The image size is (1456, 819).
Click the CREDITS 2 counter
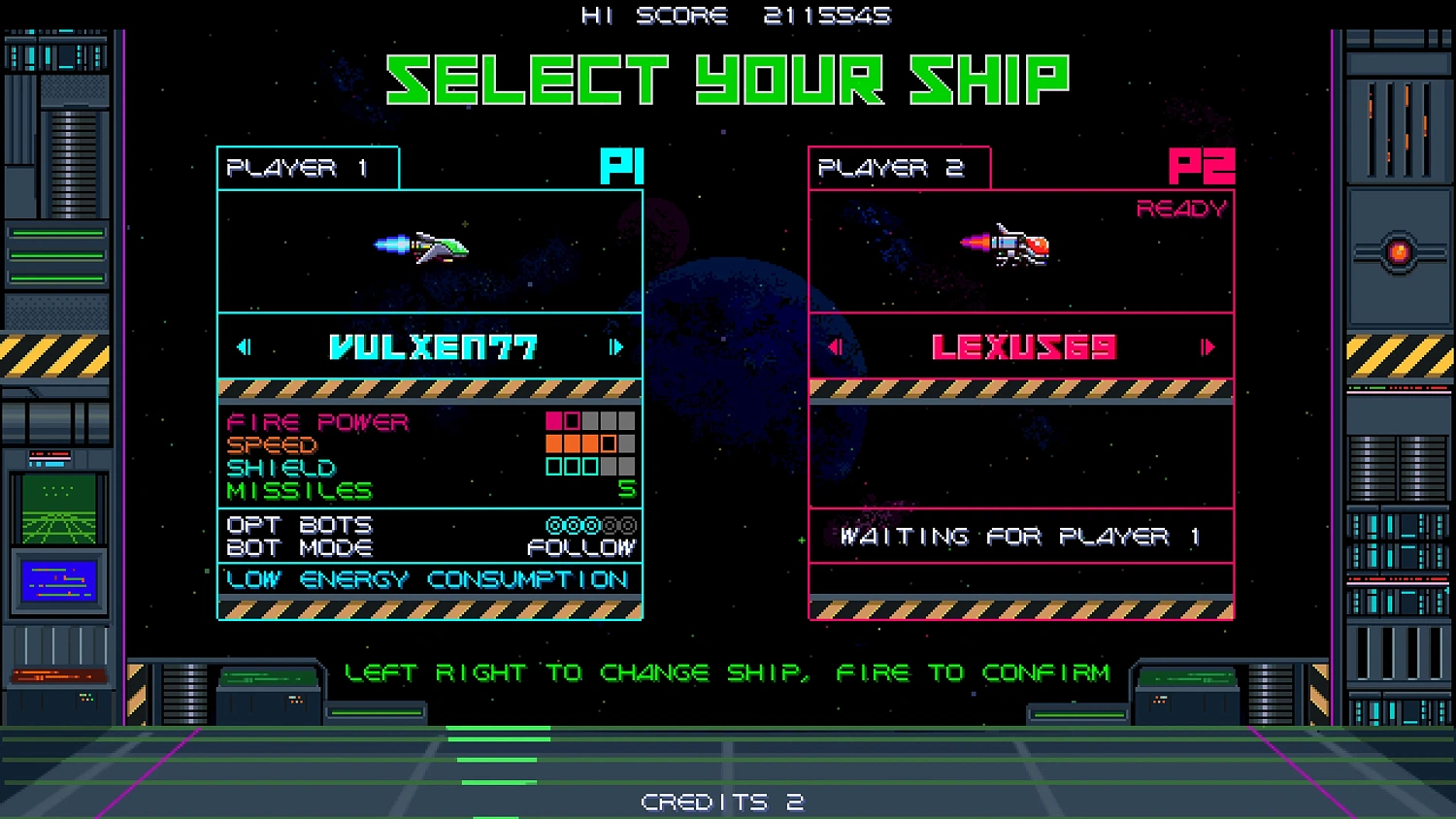click(x=722, y=802)
